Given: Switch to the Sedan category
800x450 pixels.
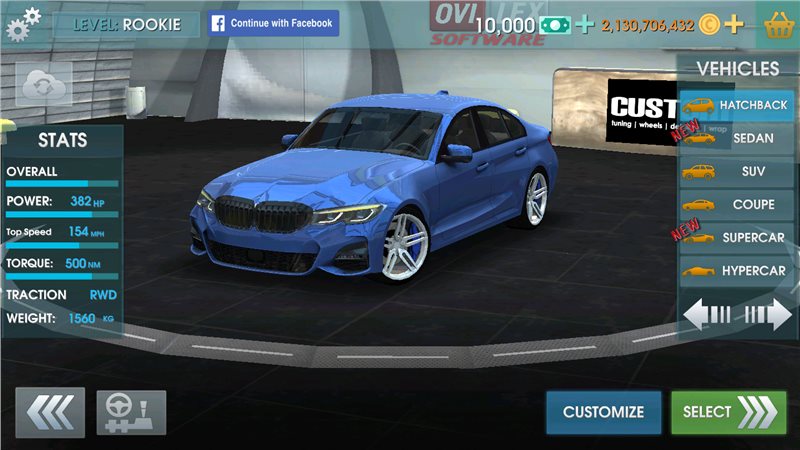Looking at the screenshot, I should pos(739,138).
